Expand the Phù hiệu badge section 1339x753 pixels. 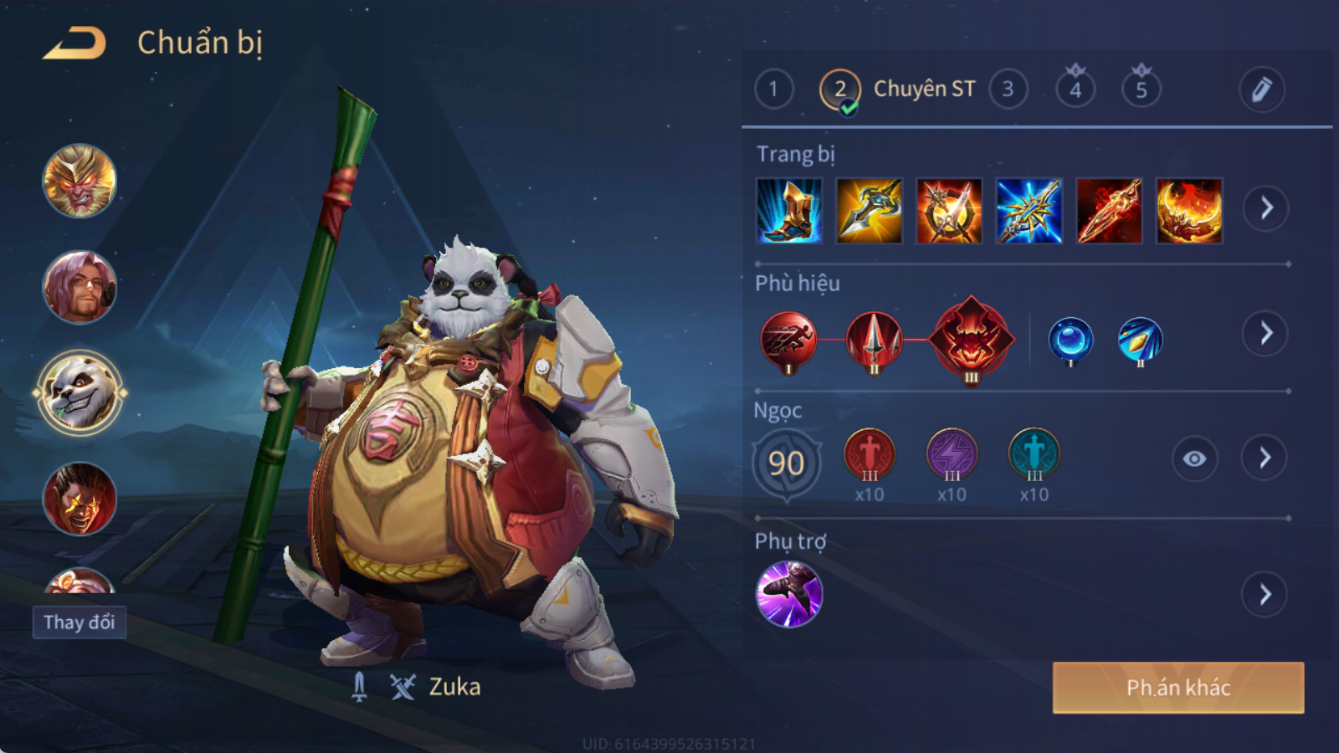1265,333
